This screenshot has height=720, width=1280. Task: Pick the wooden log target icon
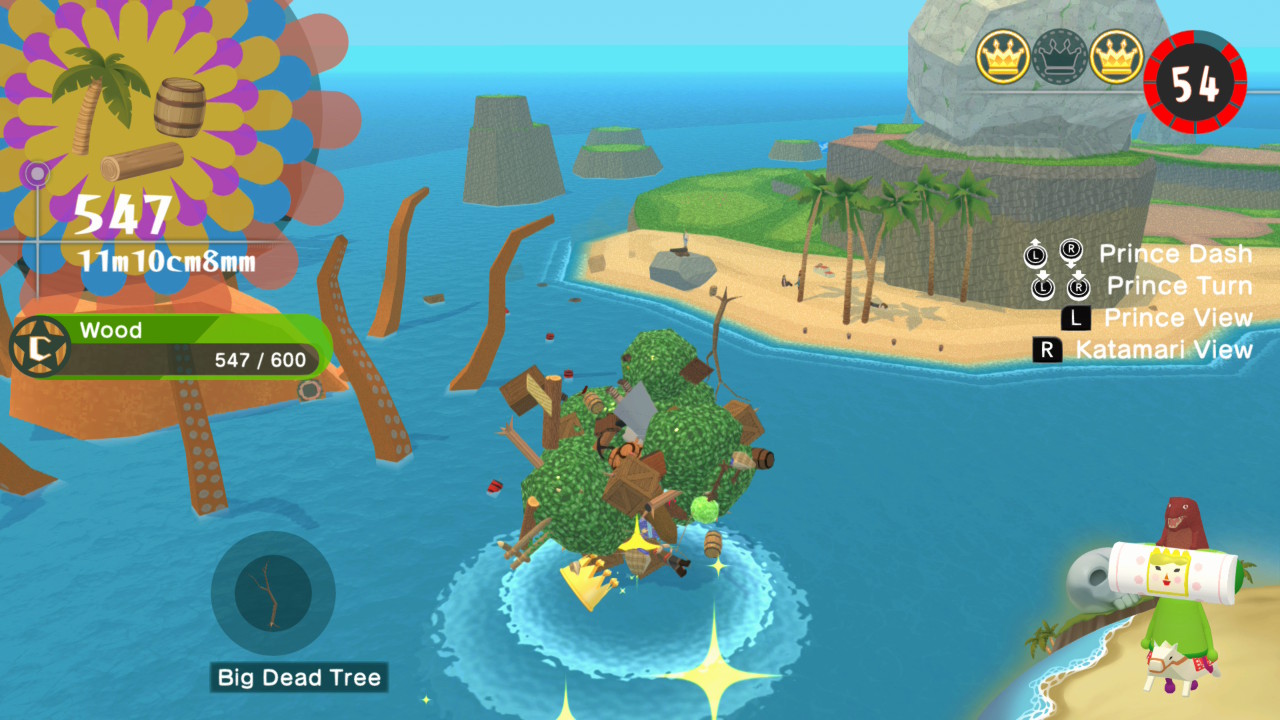coord(142,162)
